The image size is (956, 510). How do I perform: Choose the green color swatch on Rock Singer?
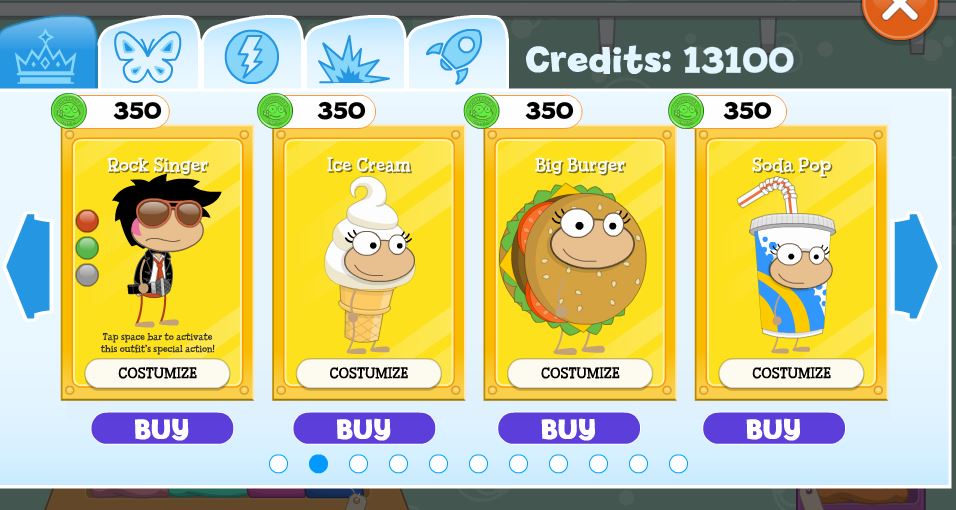click(87, 247)
